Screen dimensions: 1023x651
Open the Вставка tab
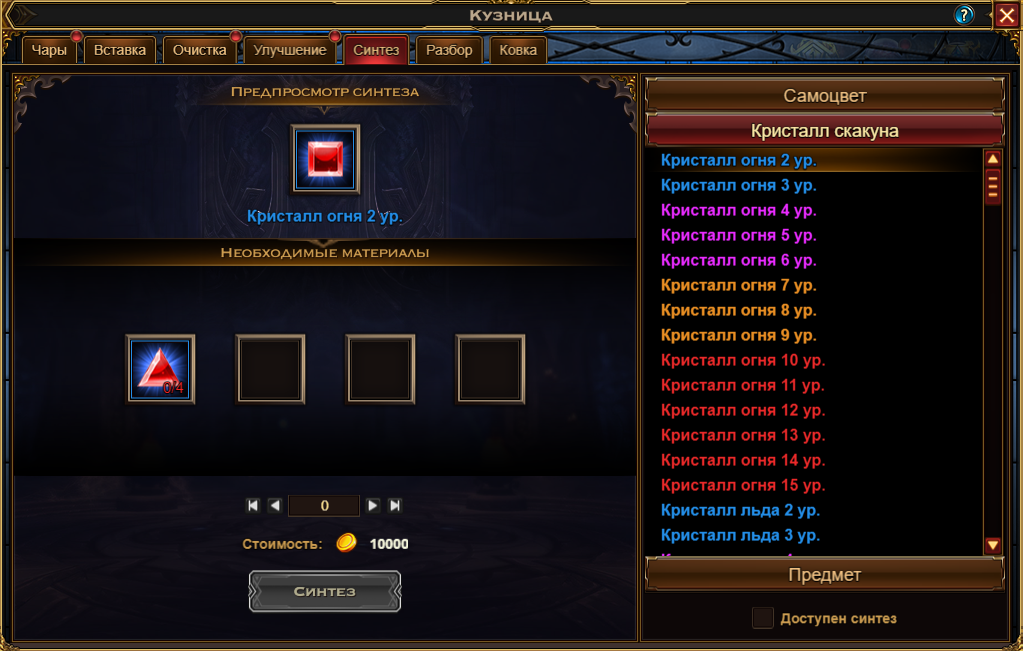120,50
